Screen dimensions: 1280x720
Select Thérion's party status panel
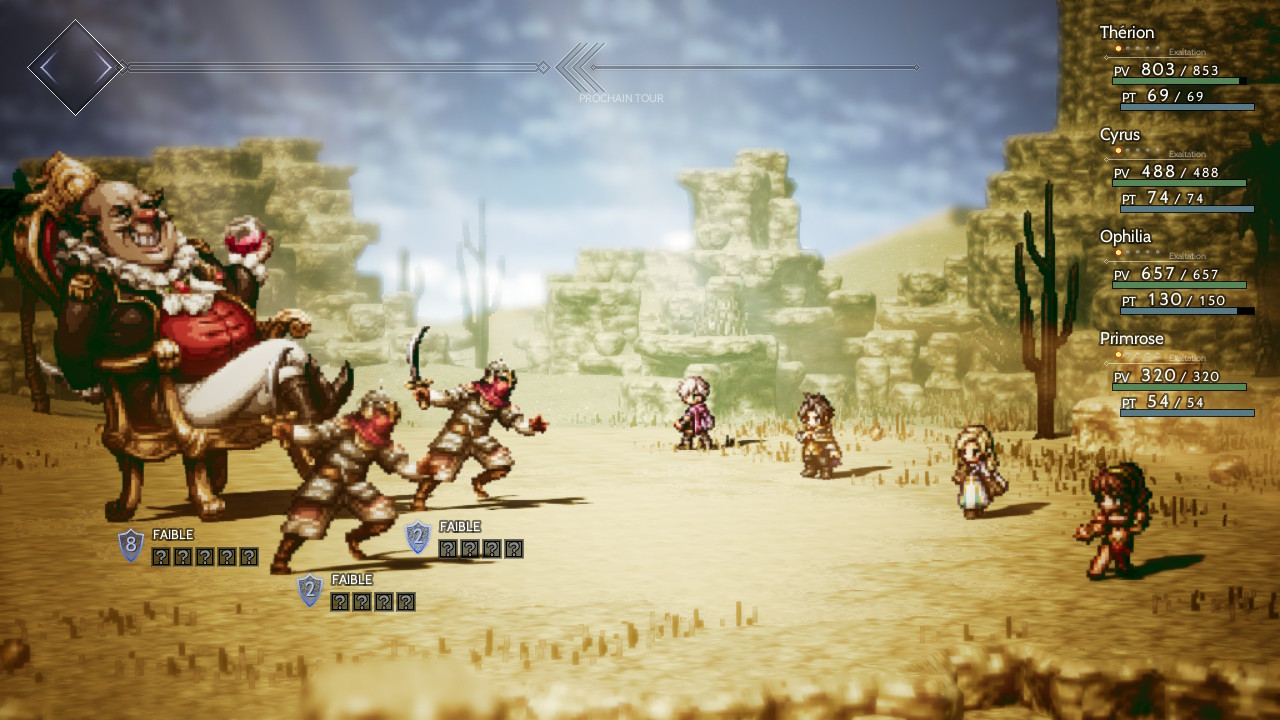pos(1176,66)
